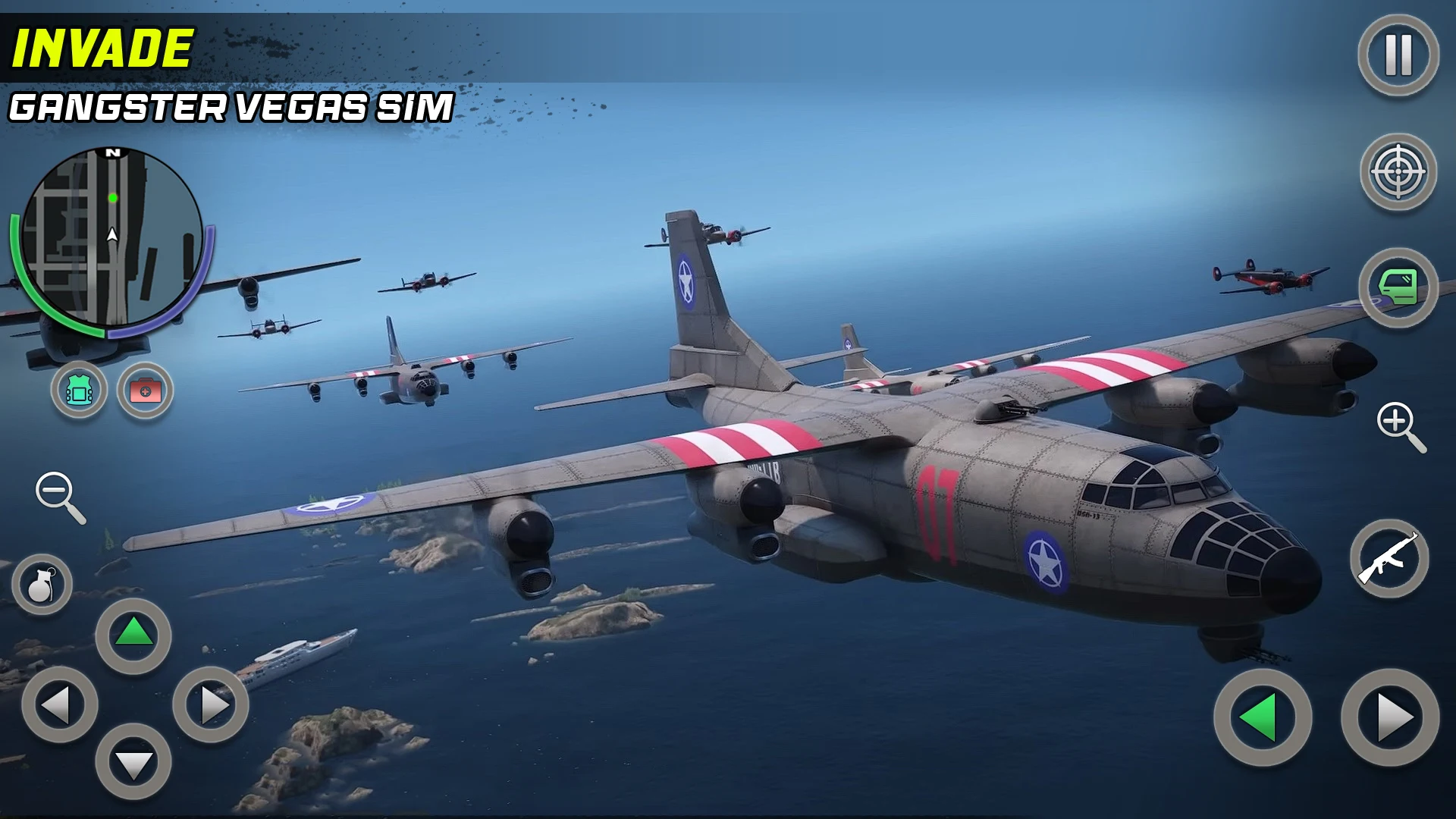The height and width of the screenshot is (819, 1456).
Task: Click the large white right arrow button
Action: (x=1390, y=717)
